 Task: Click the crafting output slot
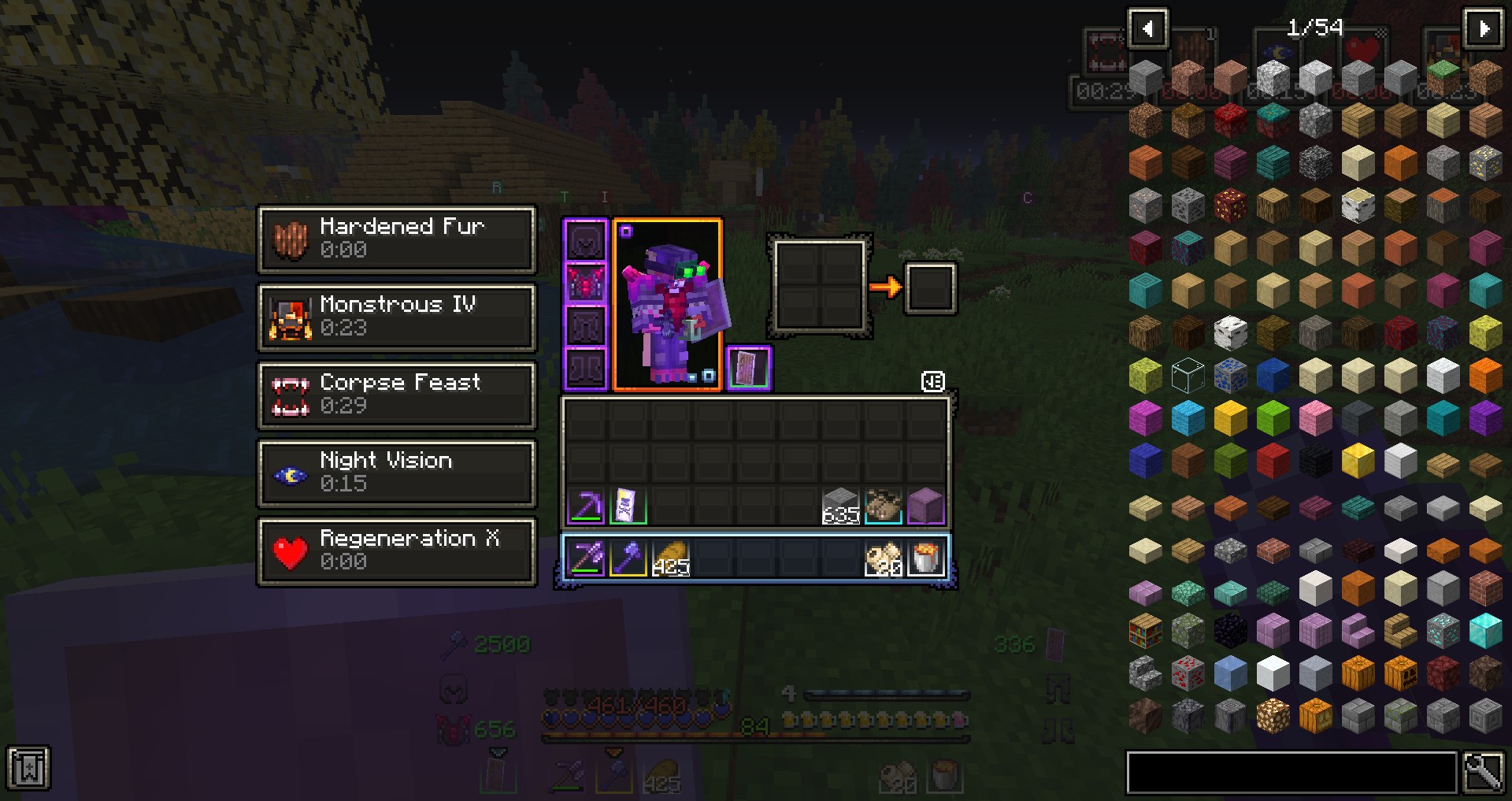tap(930, 287)
